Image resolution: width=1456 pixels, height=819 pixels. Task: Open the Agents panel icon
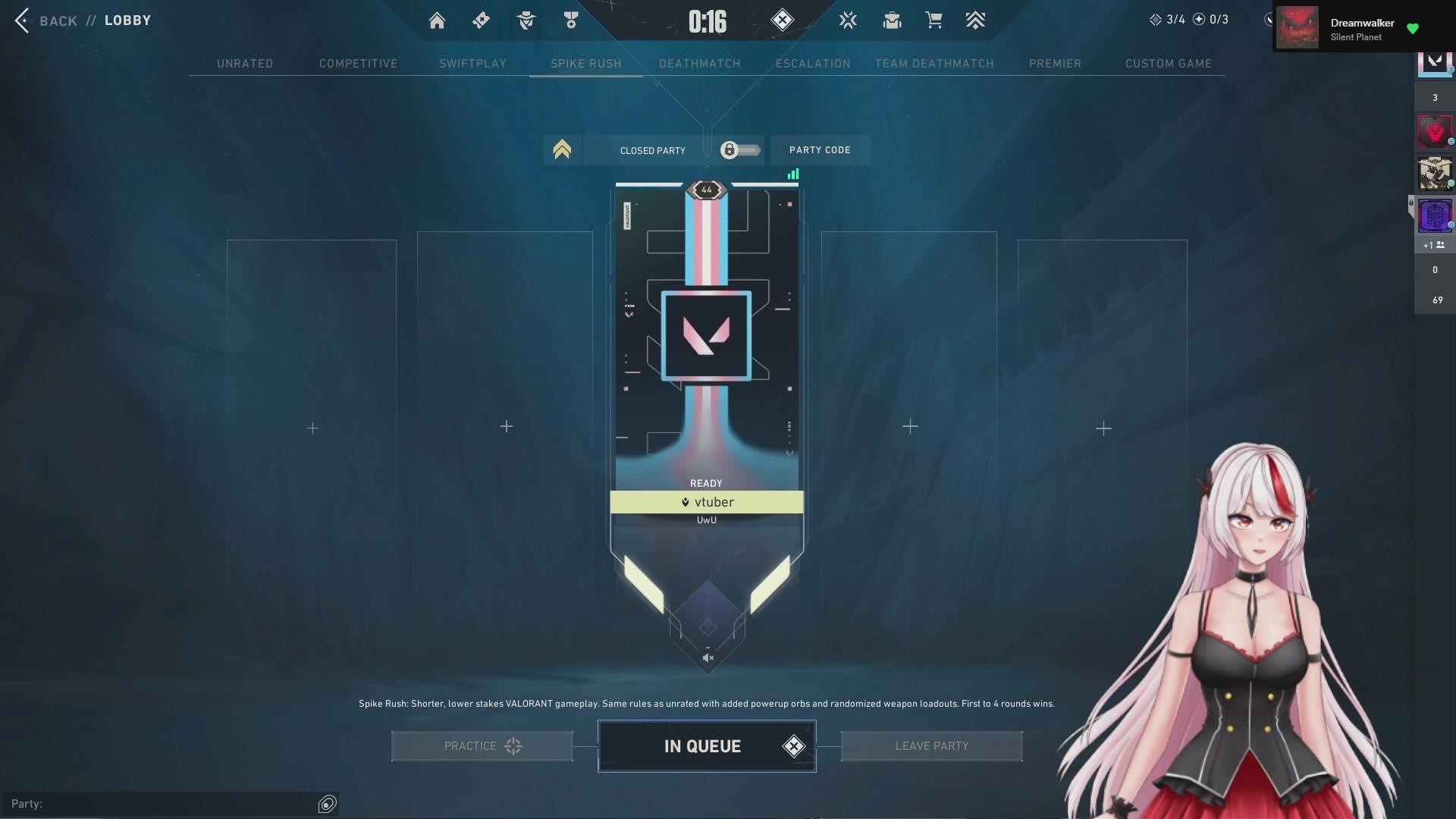(x=526, y=20)
